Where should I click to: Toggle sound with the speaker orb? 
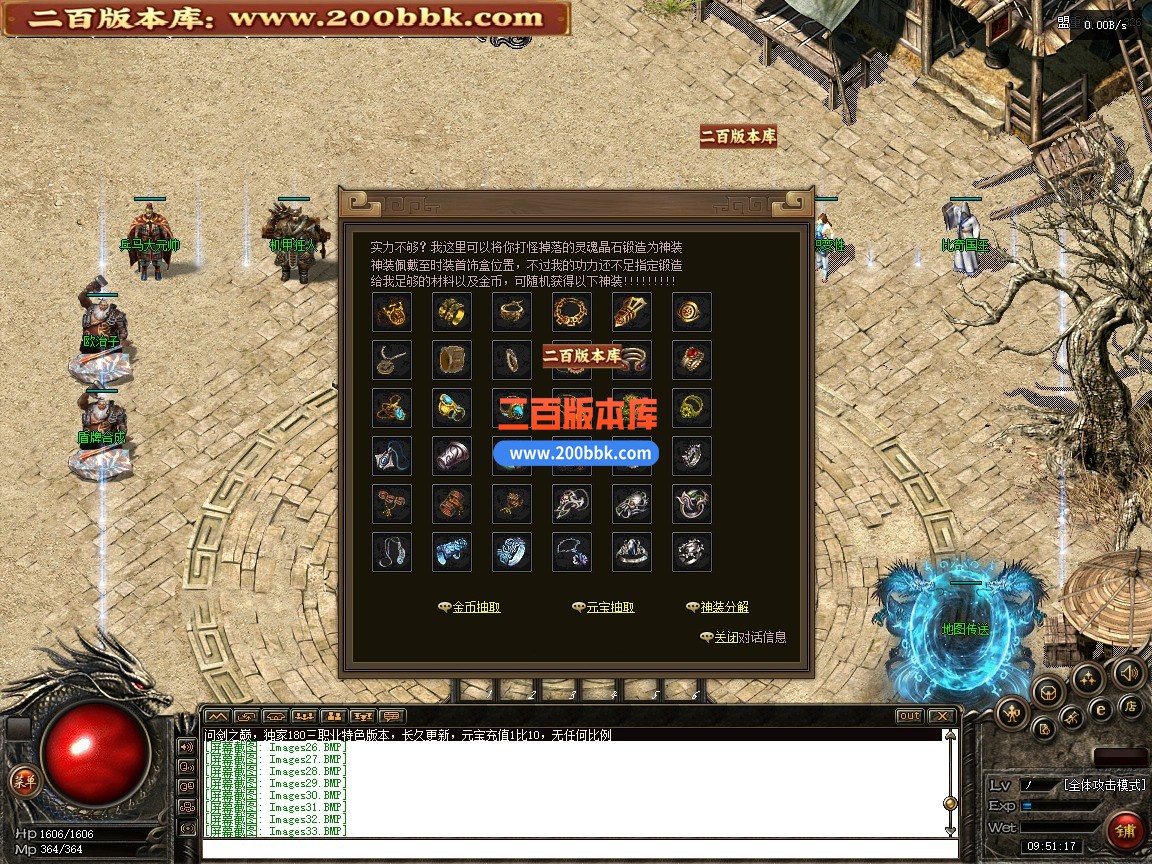[1129, 673]
